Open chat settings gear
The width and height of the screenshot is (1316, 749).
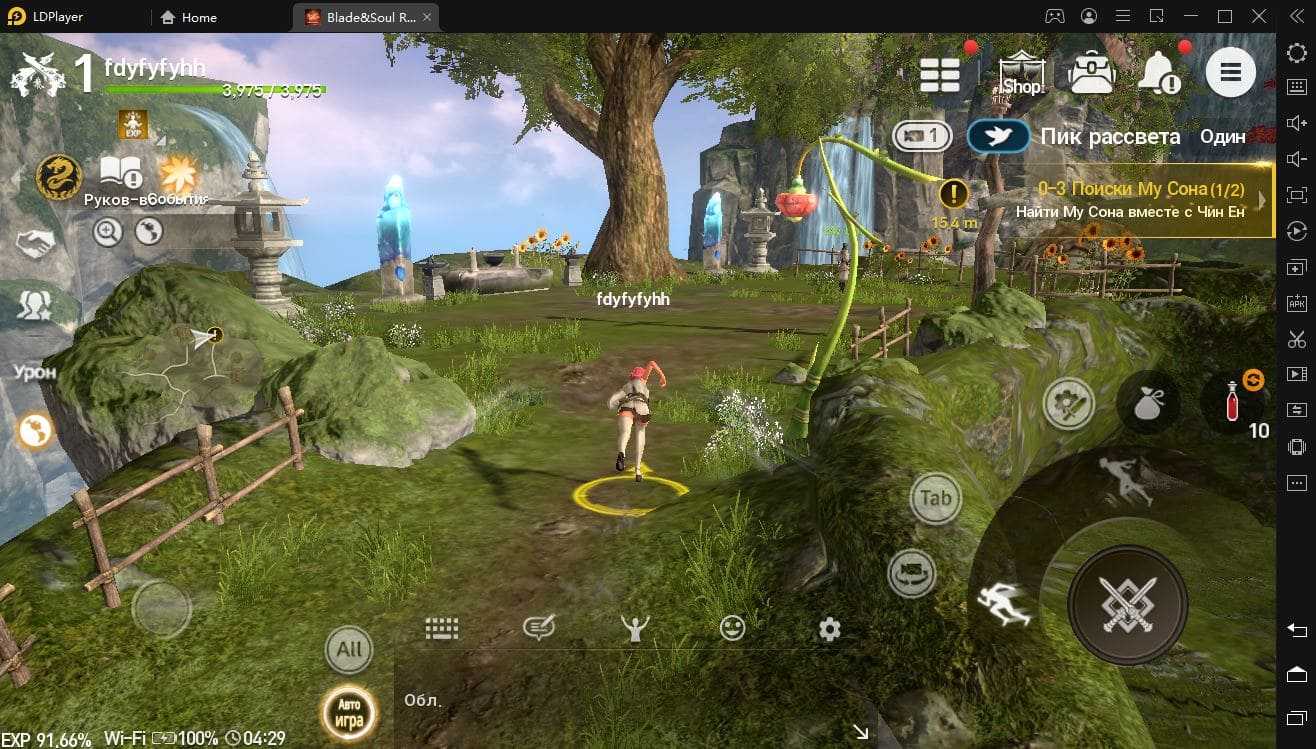(x=829, y=629)
